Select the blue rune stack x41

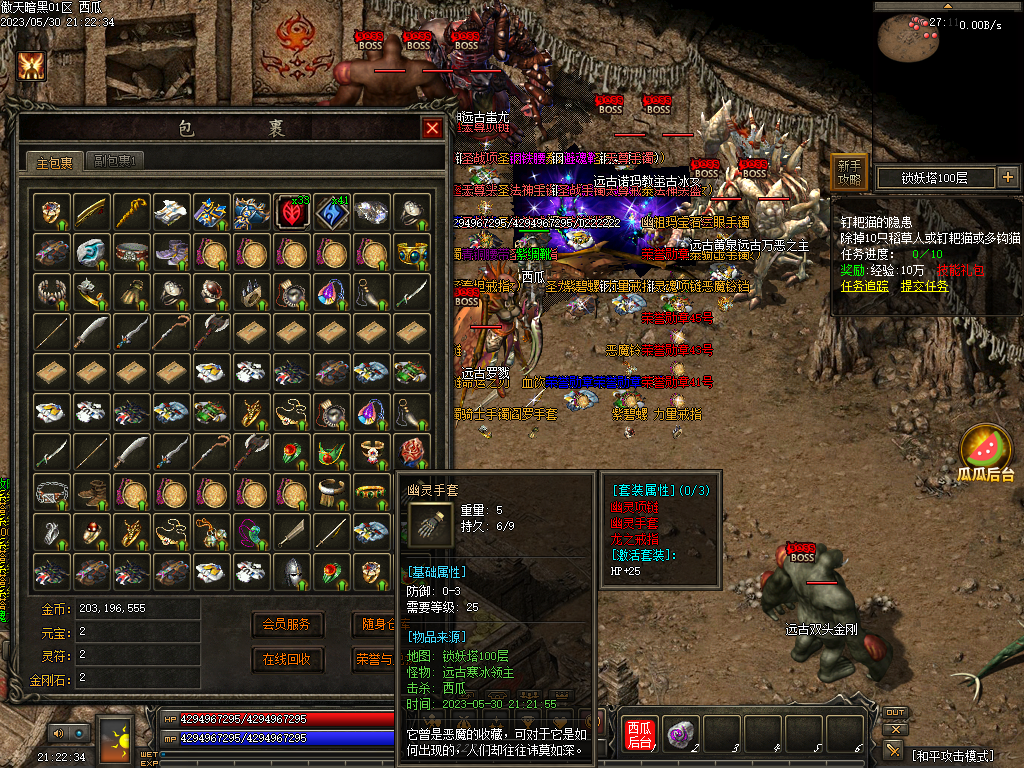point(332,212)
